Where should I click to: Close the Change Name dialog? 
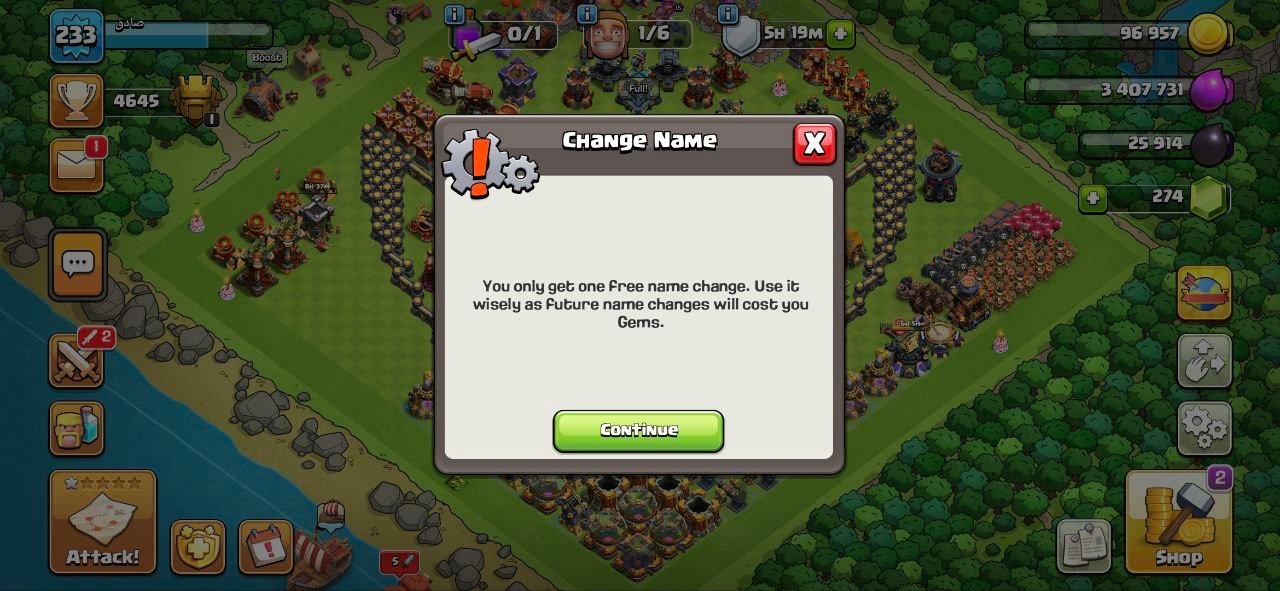(x=814, y=144)
